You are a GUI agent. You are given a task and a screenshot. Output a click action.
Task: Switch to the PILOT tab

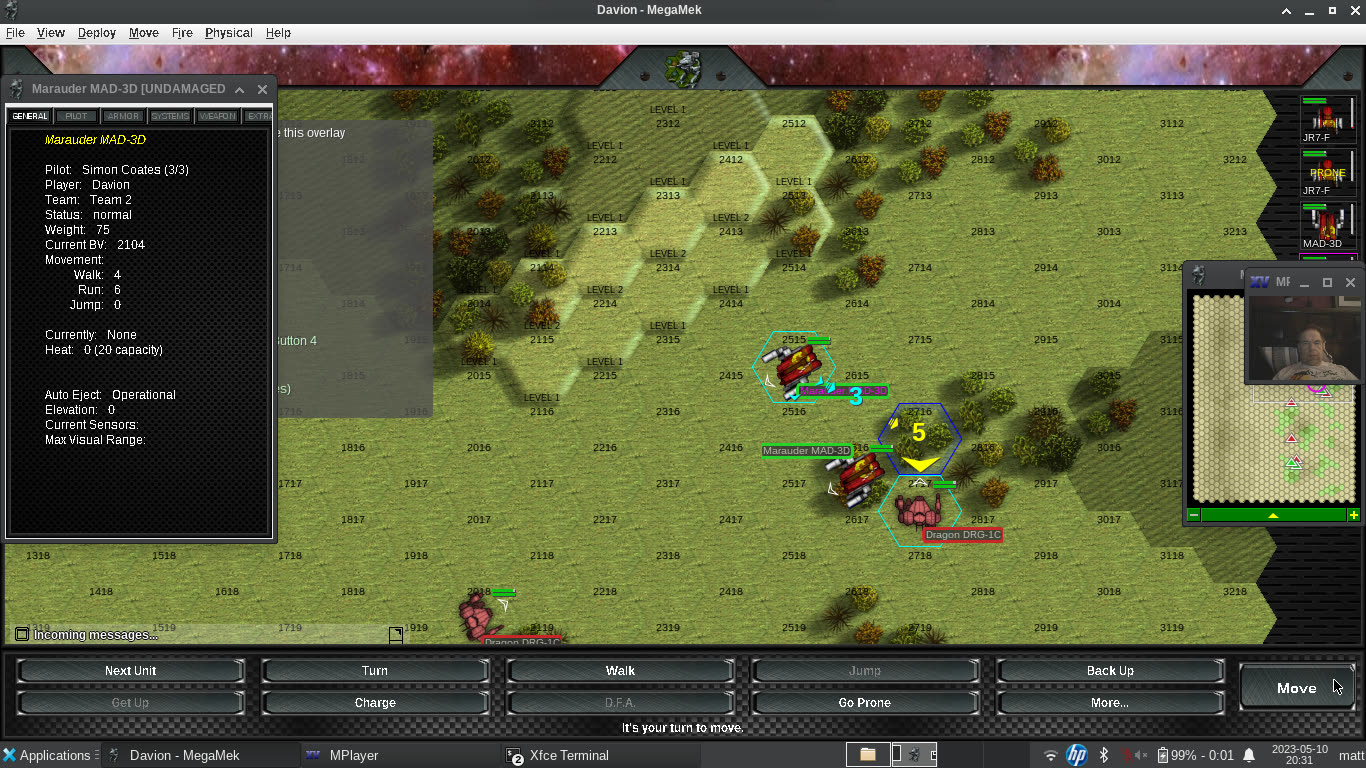pos(75,115)
